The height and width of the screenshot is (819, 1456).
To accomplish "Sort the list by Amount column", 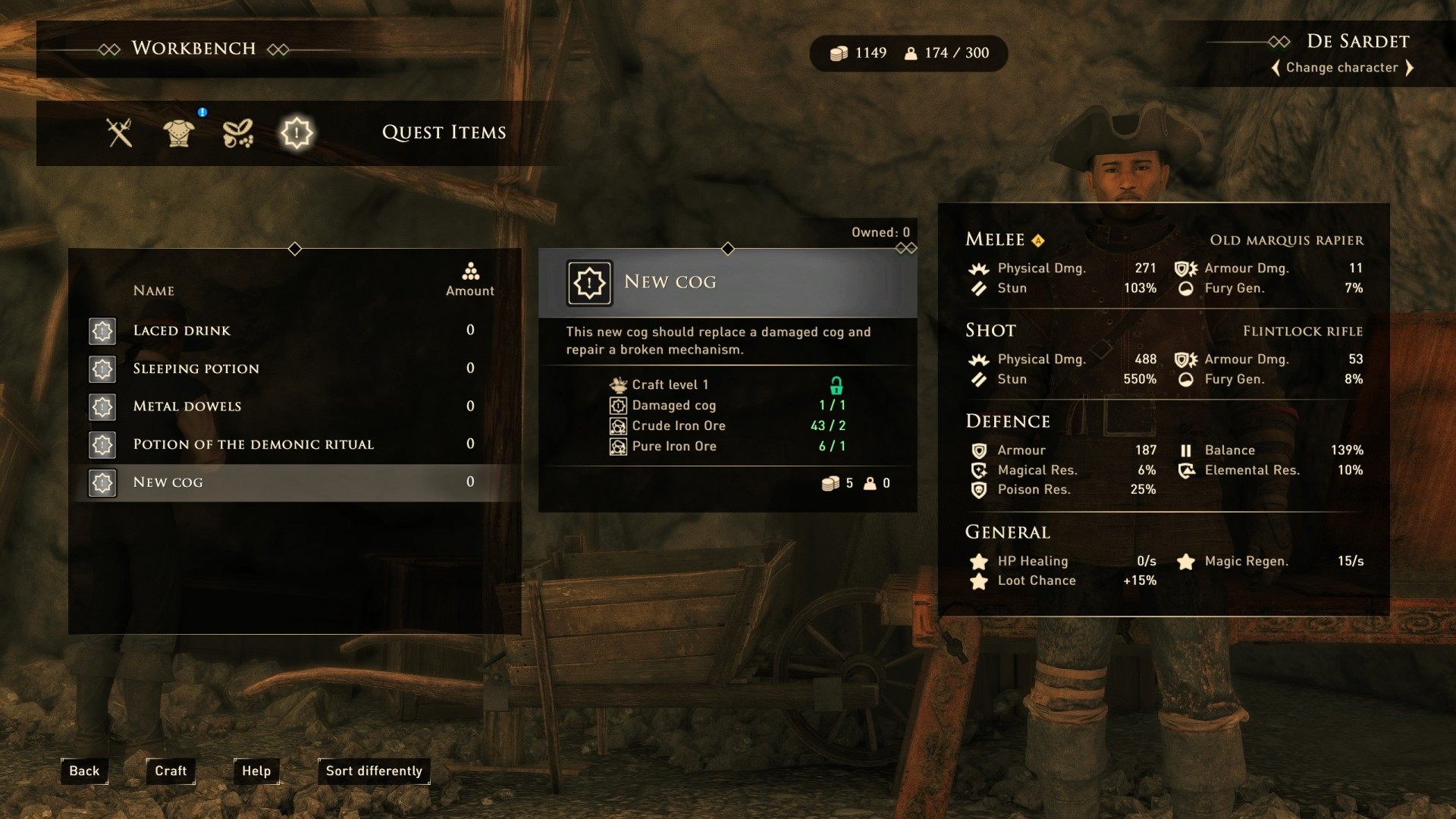I will 470,281.
